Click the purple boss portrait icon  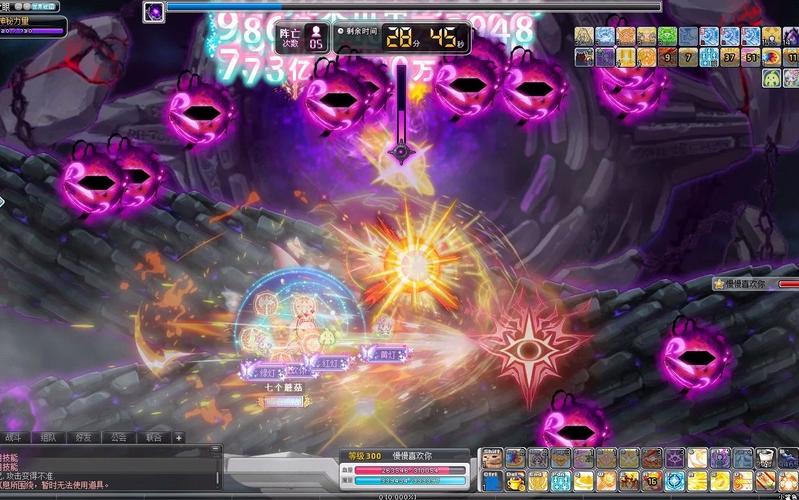154,12
